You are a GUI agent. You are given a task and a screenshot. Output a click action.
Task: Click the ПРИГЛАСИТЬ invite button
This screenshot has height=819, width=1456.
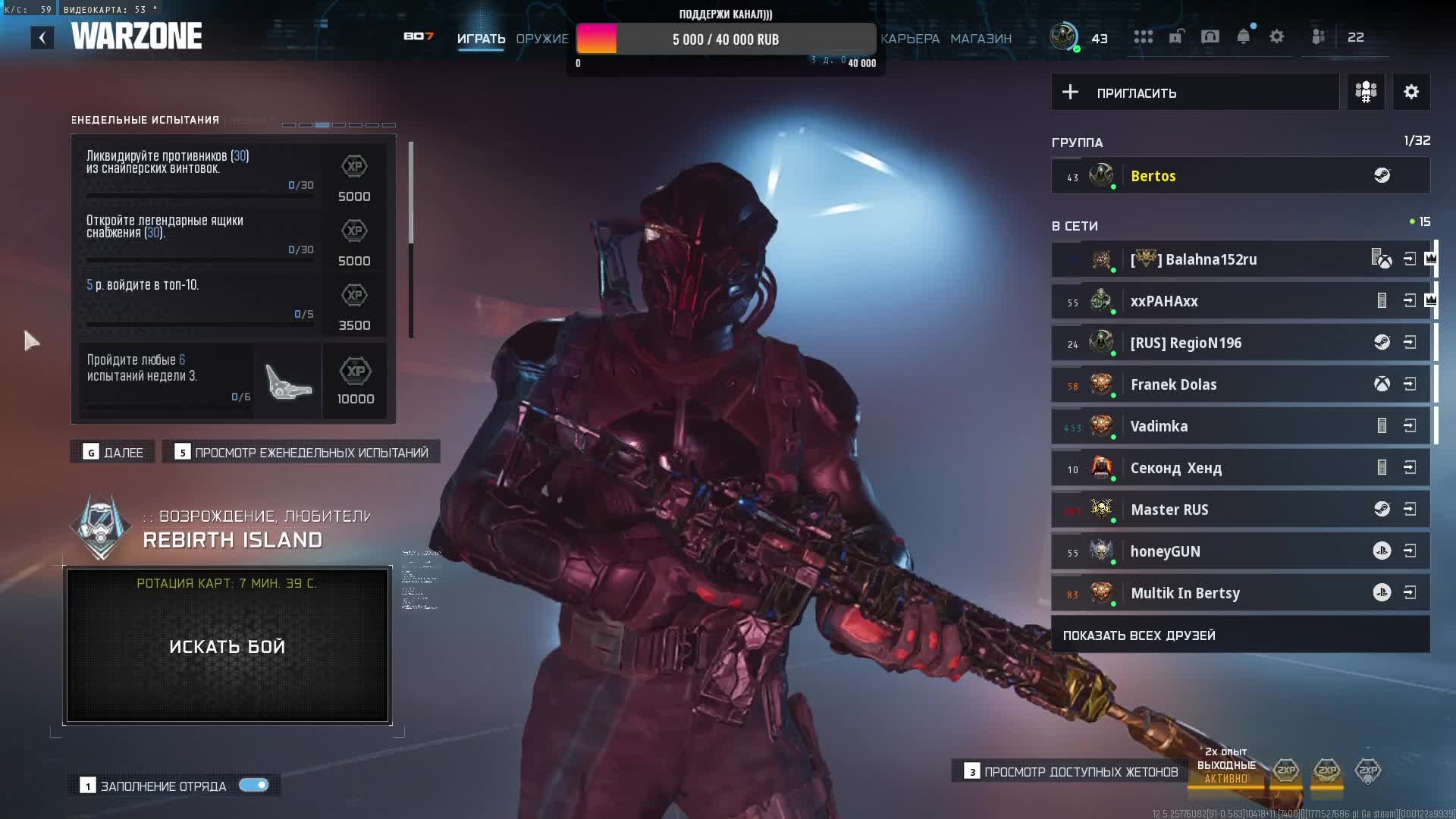[x=1194, y=93]
